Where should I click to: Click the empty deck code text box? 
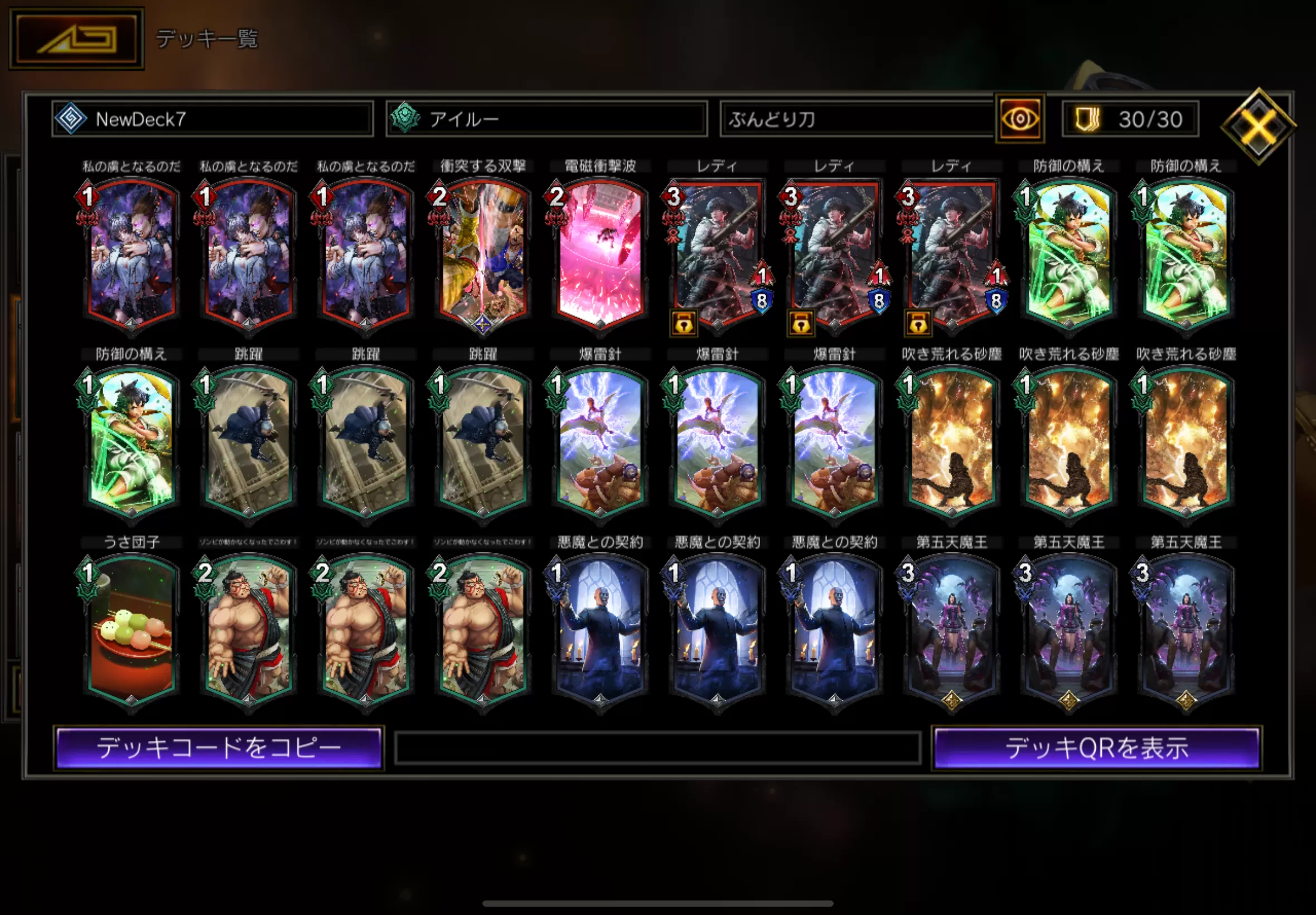657,748
